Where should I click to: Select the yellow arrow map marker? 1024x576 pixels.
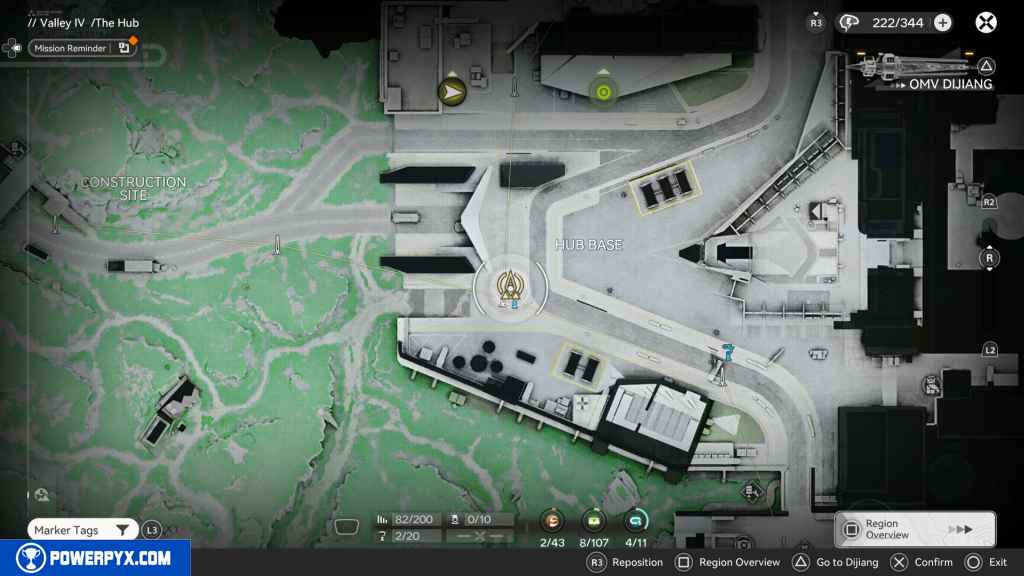(453, 92)
